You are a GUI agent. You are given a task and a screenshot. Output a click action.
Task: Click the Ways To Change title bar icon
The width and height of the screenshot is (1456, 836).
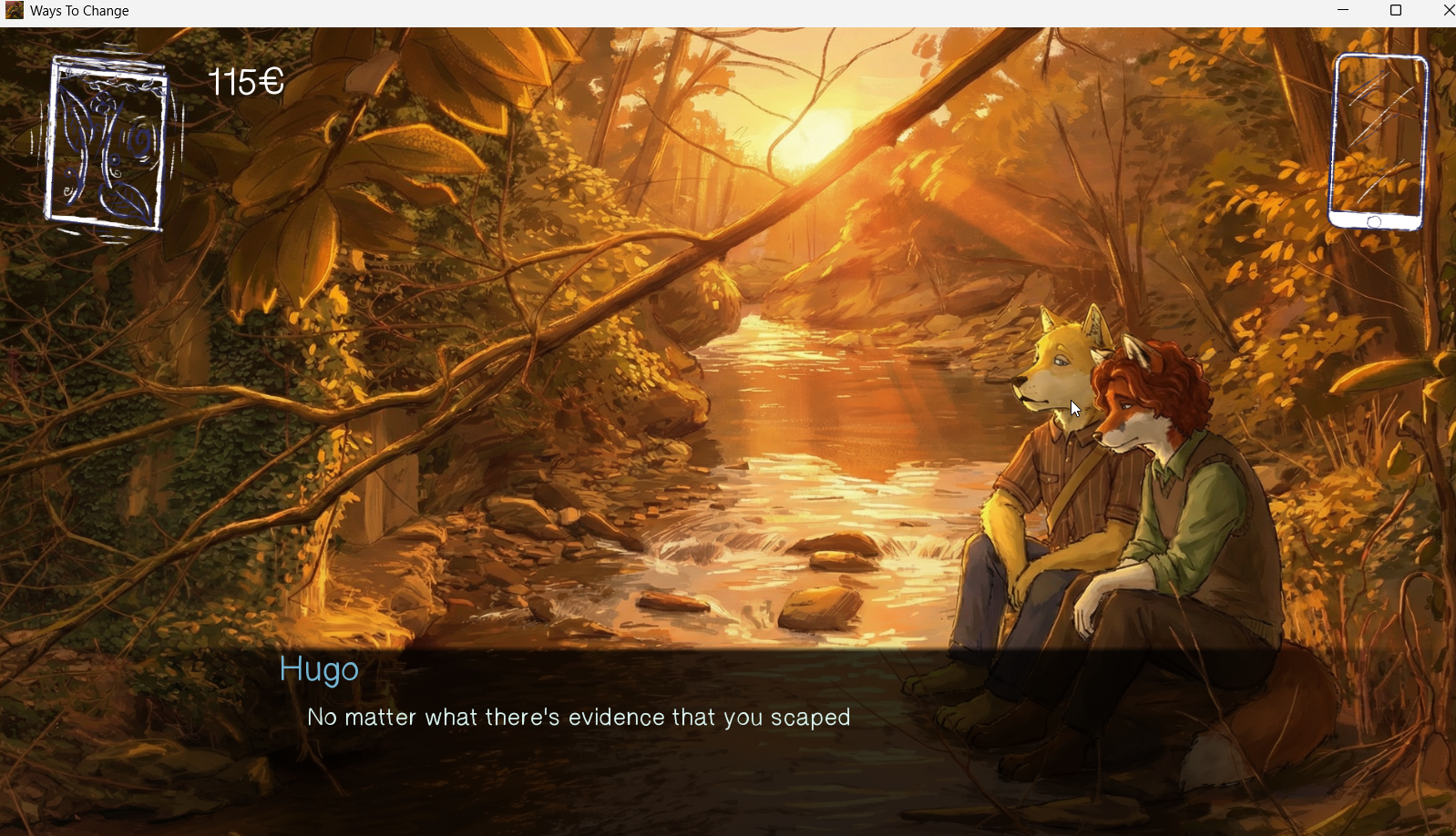[12, 10]
